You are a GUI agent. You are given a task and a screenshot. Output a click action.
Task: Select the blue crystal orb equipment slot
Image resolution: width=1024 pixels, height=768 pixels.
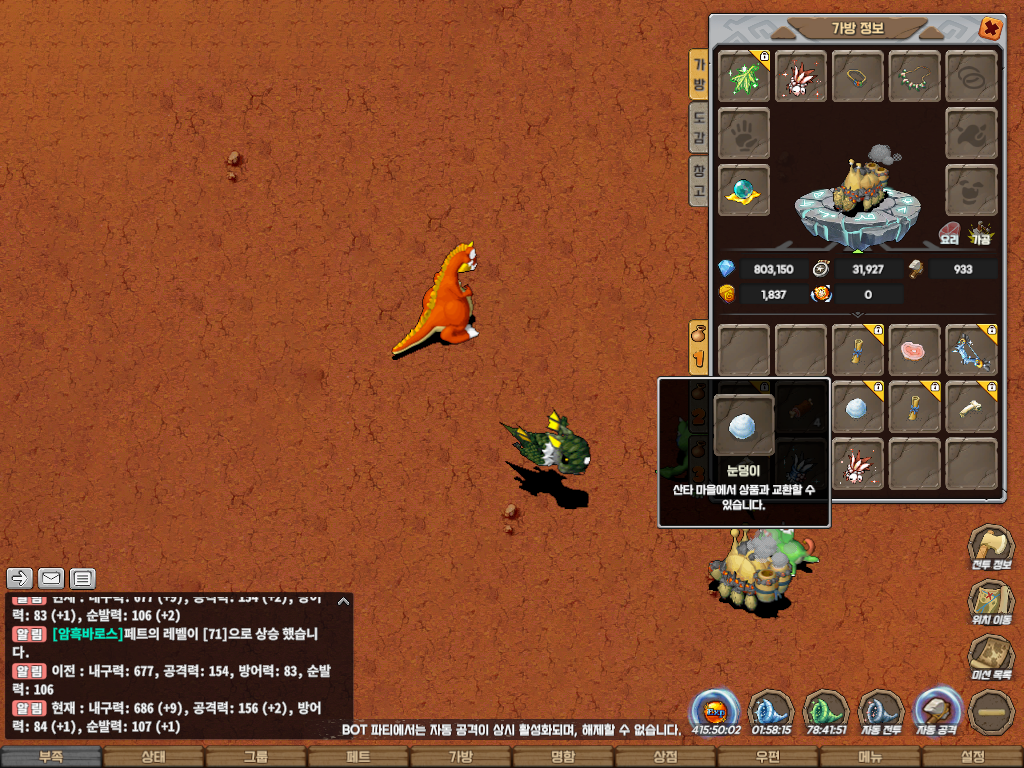[744, 189]
